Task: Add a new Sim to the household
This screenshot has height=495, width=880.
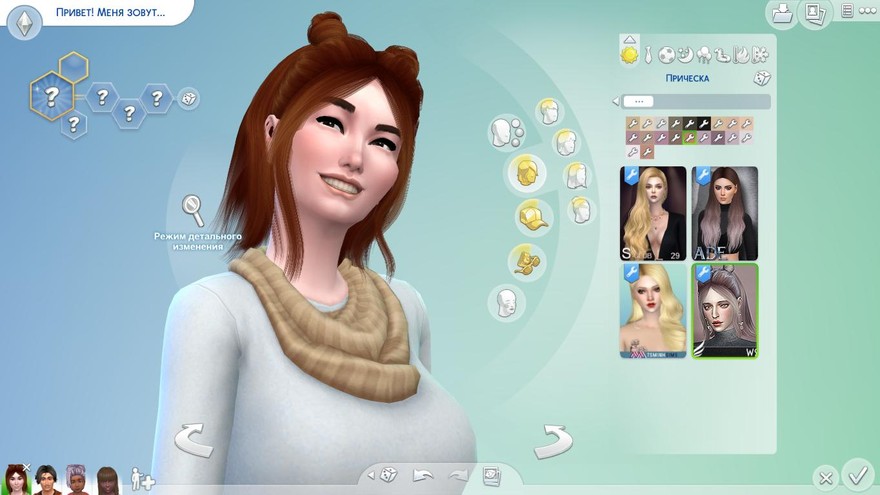Action: (142, 481)
